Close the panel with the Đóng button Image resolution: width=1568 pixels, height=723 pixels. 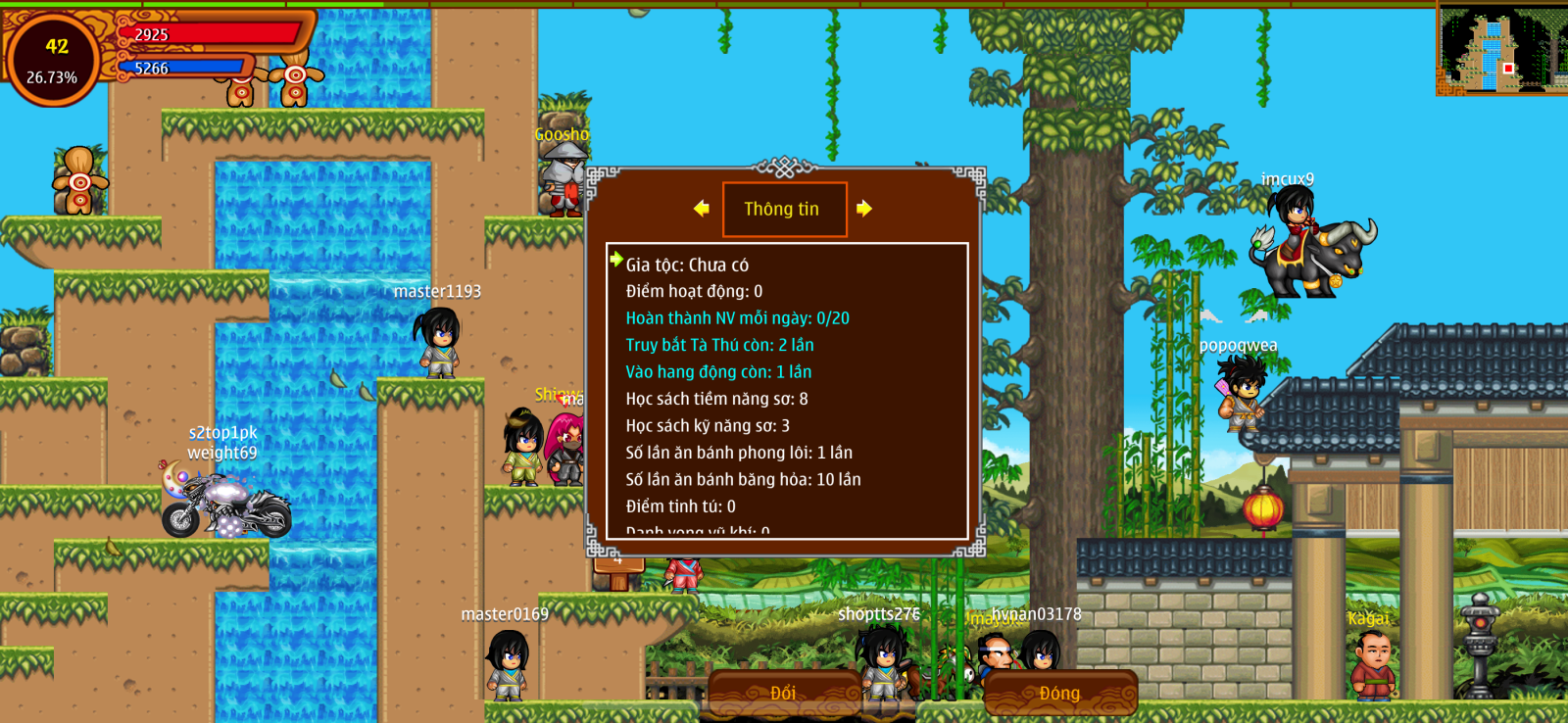pyautogui.click(x=1059, y=693)
